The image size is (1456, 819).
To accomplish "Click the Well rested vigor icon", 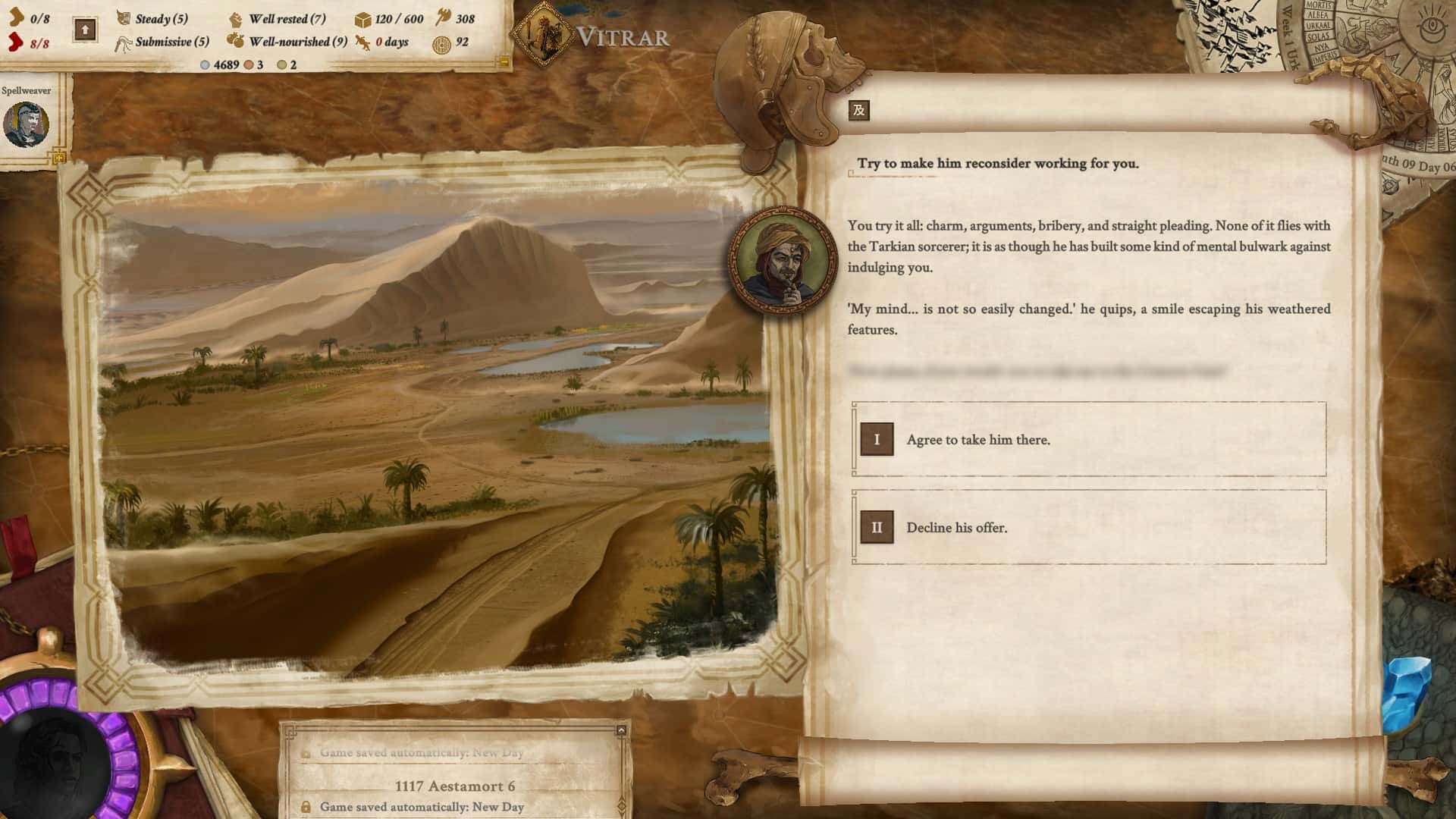I will tap(235, 18).
